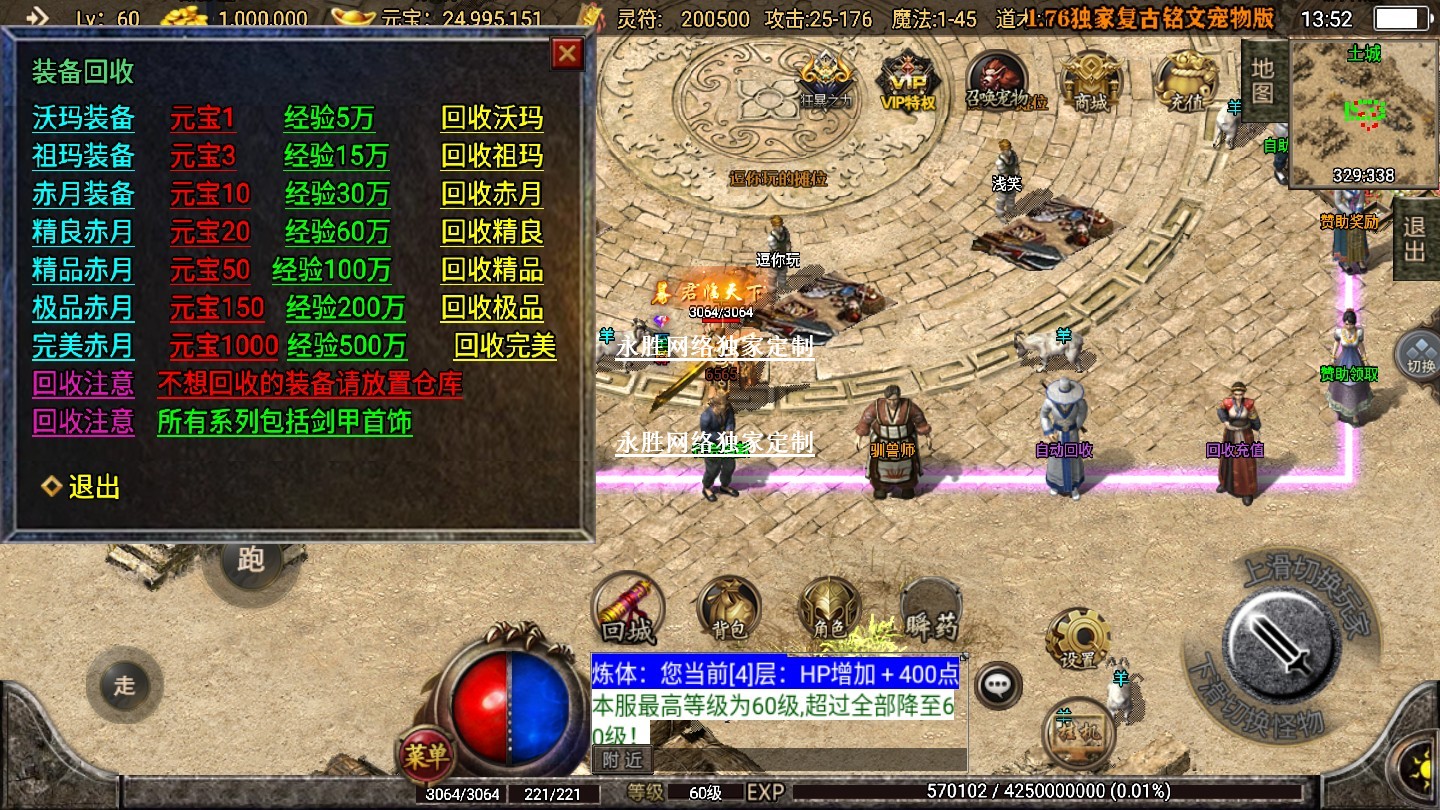
Task: Click the 回收赤月 link
Action: [492, 194]
